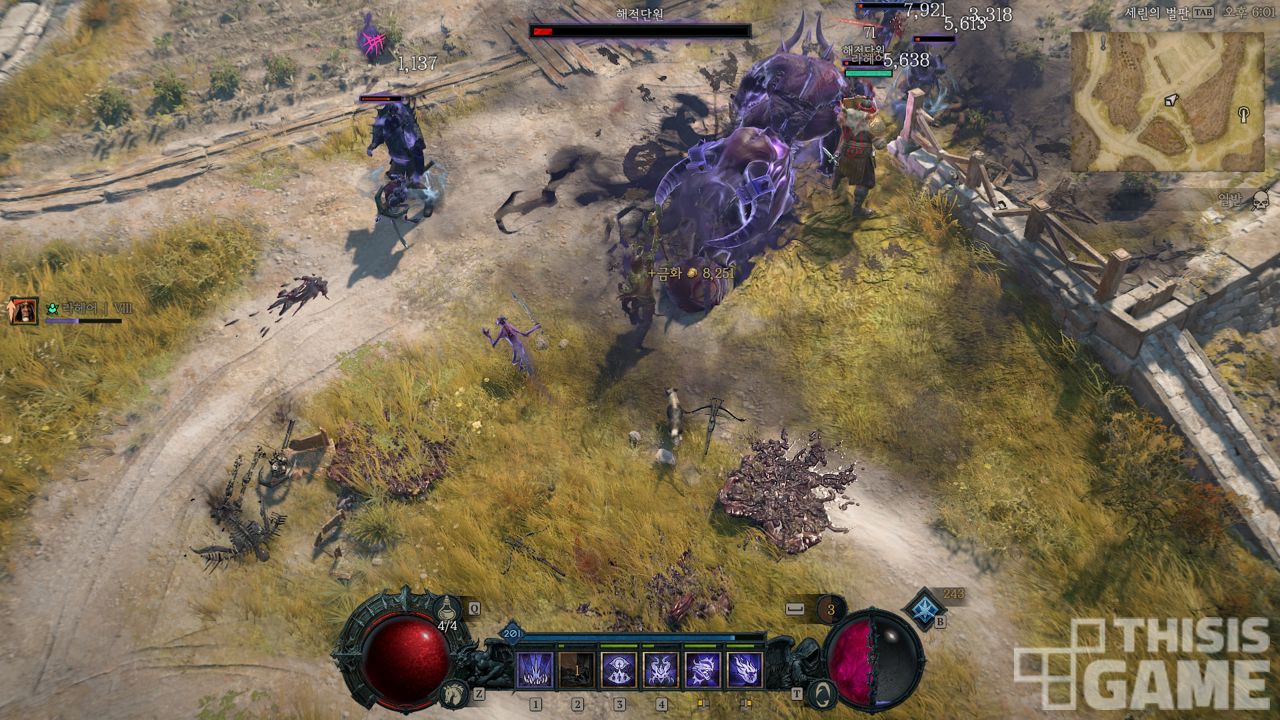Trigger the horned demon skill in slot four
The width and height of the screenshot is (1280, 720).
tap(661, 669)
